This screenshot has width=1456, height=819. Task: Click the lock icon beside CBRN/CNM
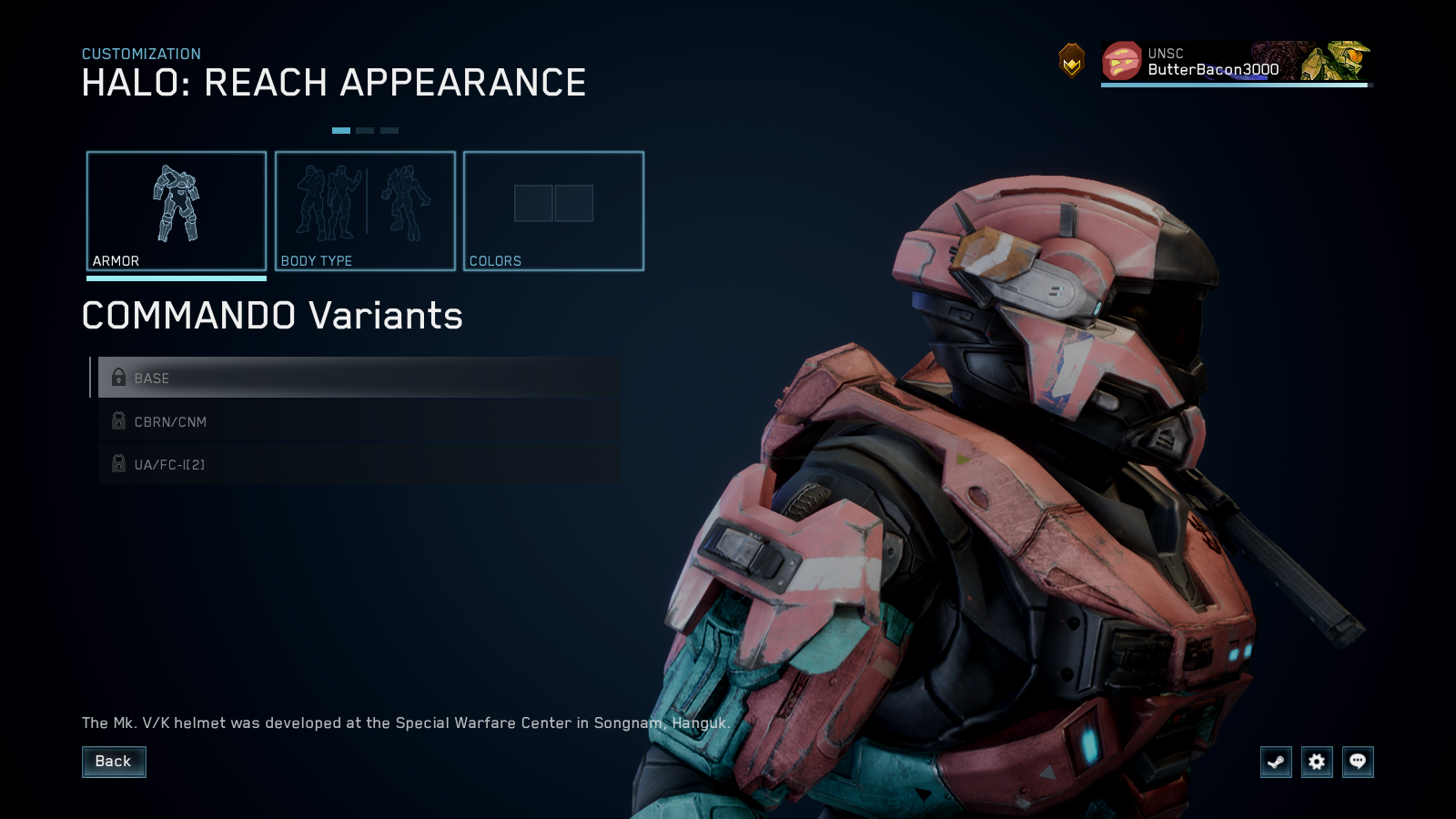tap(118, 420)
